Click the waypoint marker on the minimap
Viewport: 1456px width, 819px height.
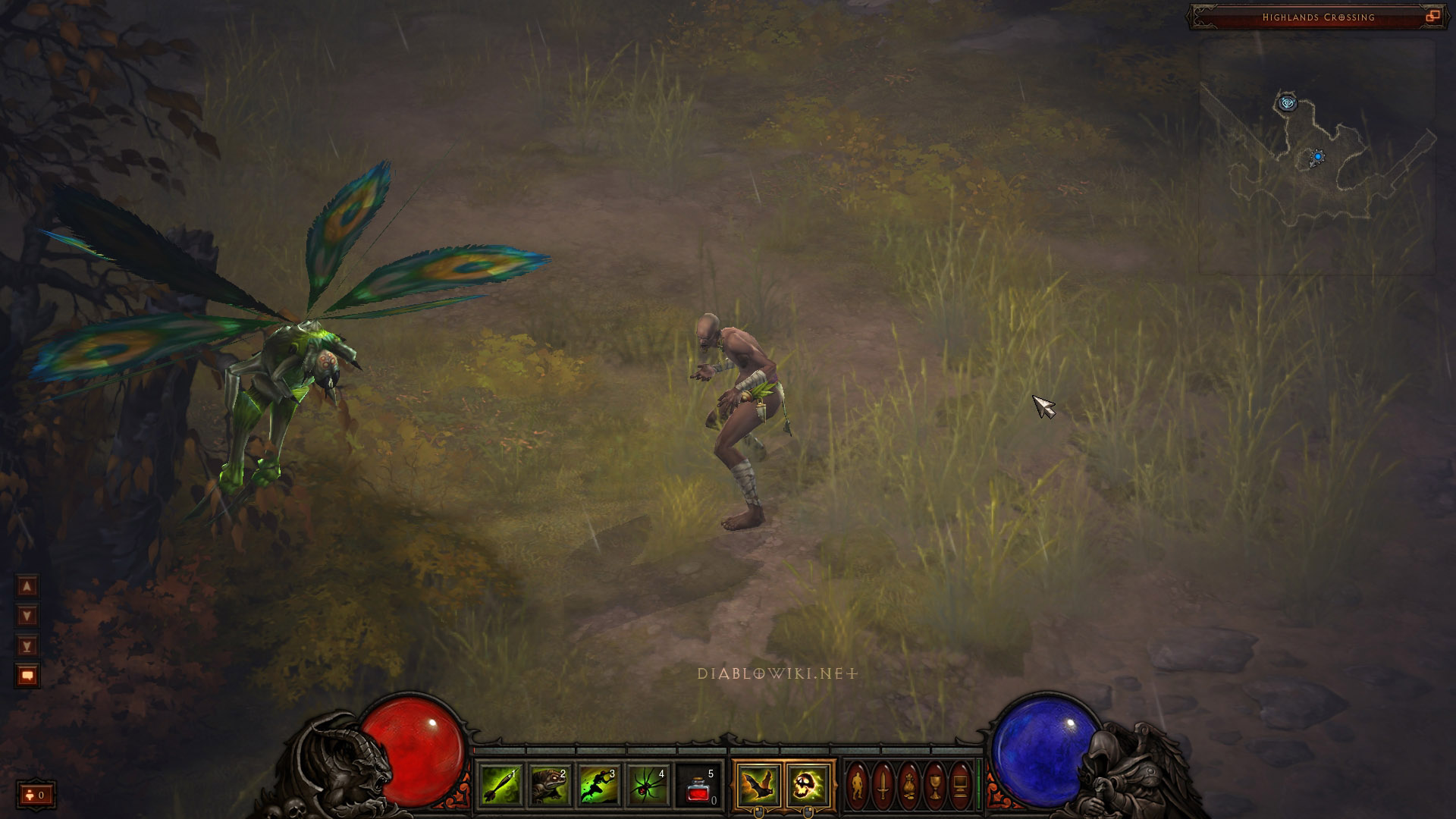pos(1287,102)
